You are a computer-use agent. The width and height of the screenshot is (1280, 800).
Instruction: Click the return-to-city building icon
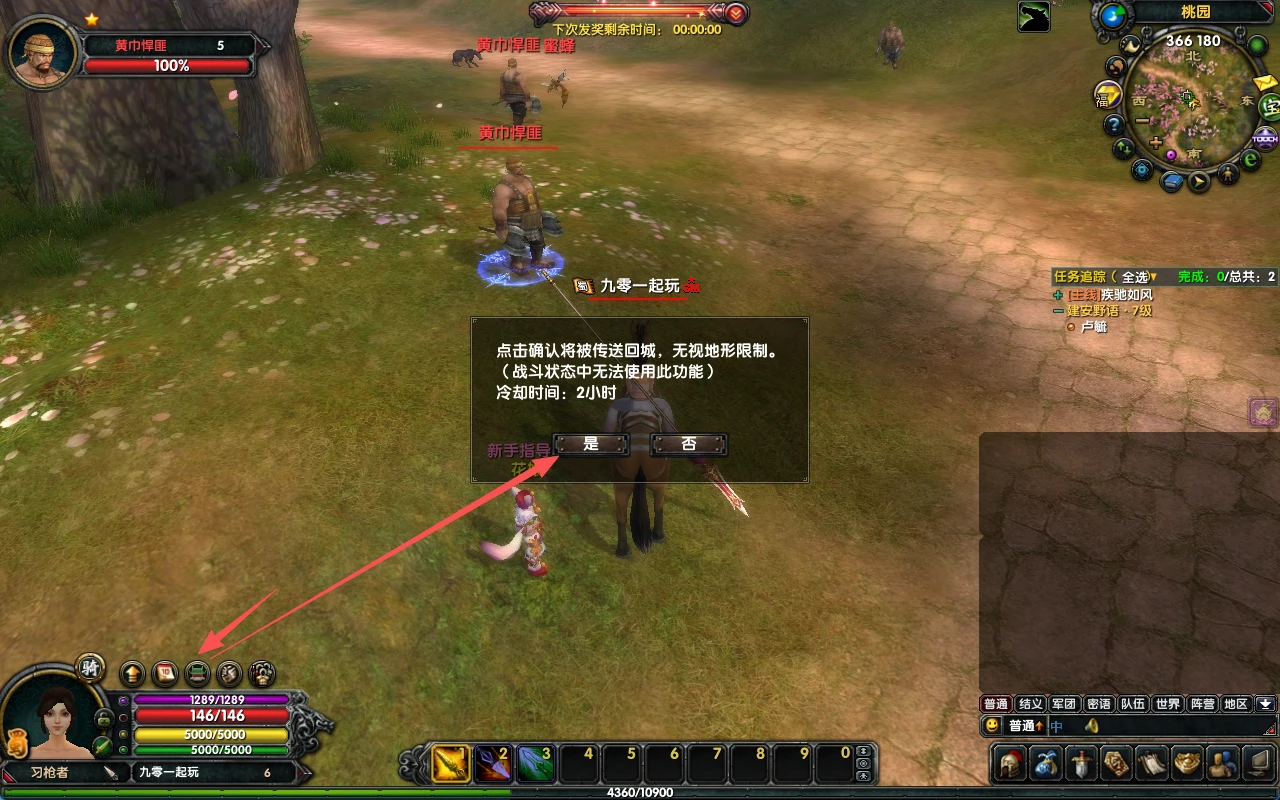tap(198, 673)
